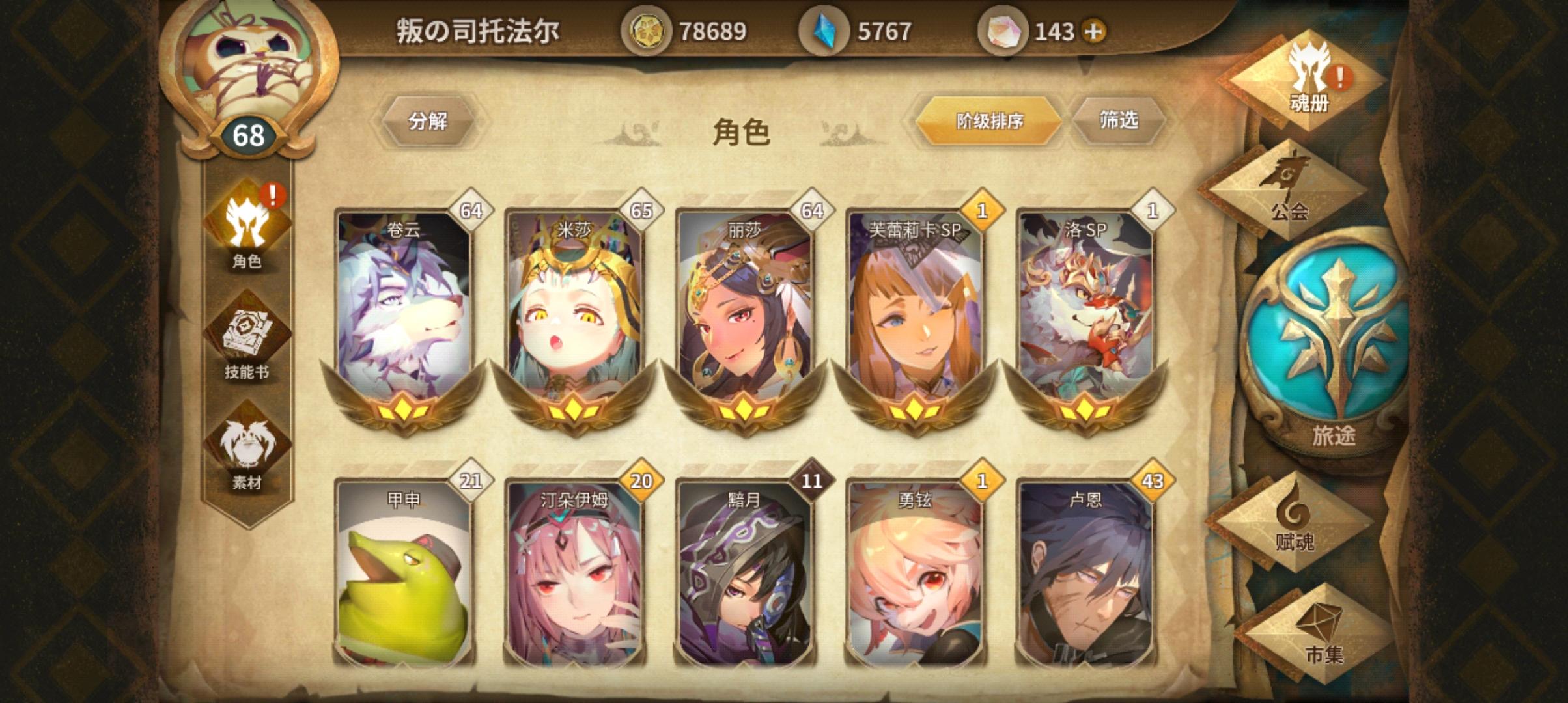
Task: Tap the 分解 dismantle button
Action: coord(428,120)
